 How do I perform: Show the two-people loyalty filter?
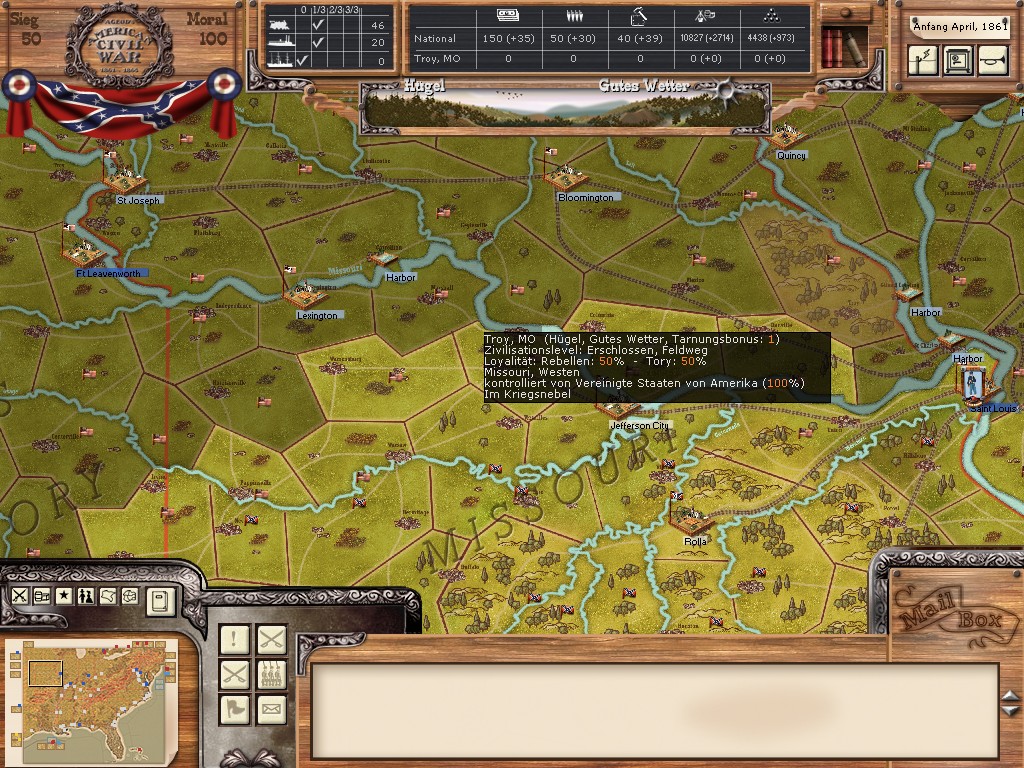click(86, 596)
